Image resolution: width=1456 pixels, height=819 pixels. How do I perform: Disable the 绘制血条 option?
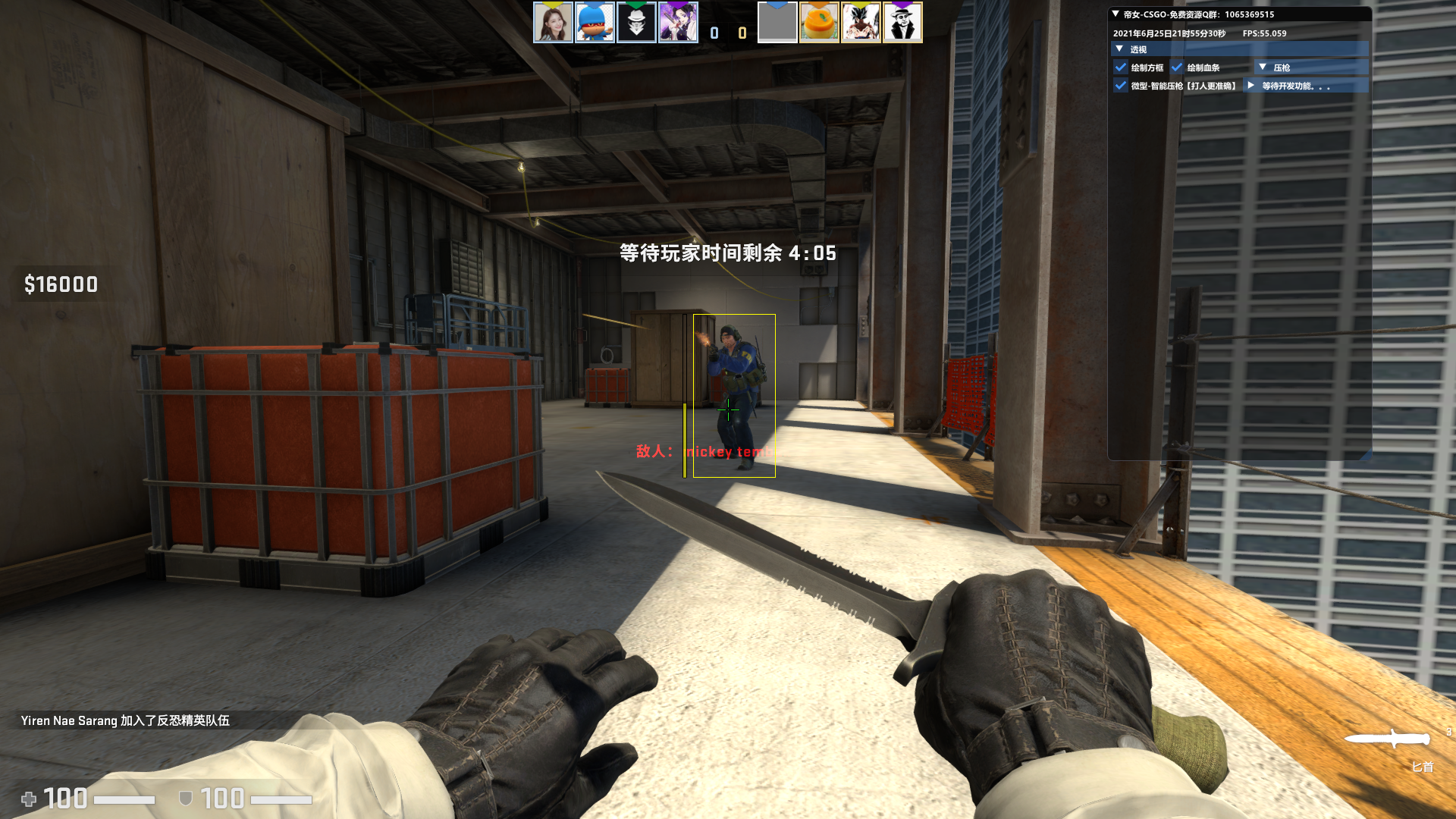coord(1178,67)
